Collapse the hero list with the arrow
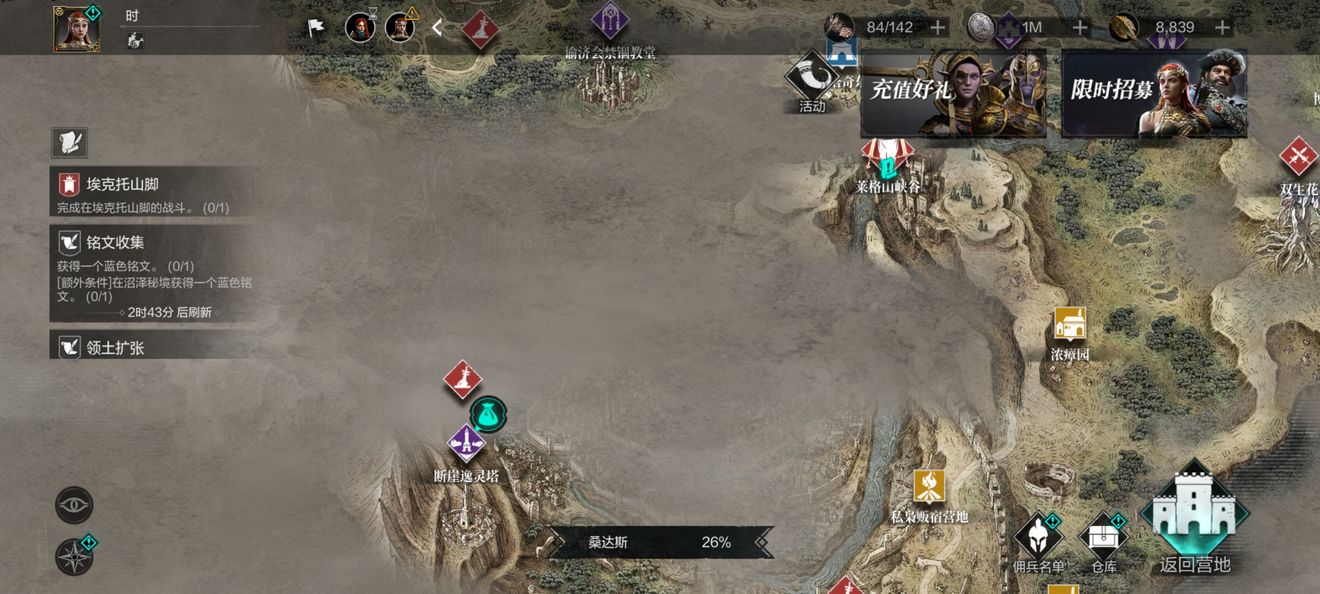This screenshot has height=594, width=1320. click(x=437, y=28)
